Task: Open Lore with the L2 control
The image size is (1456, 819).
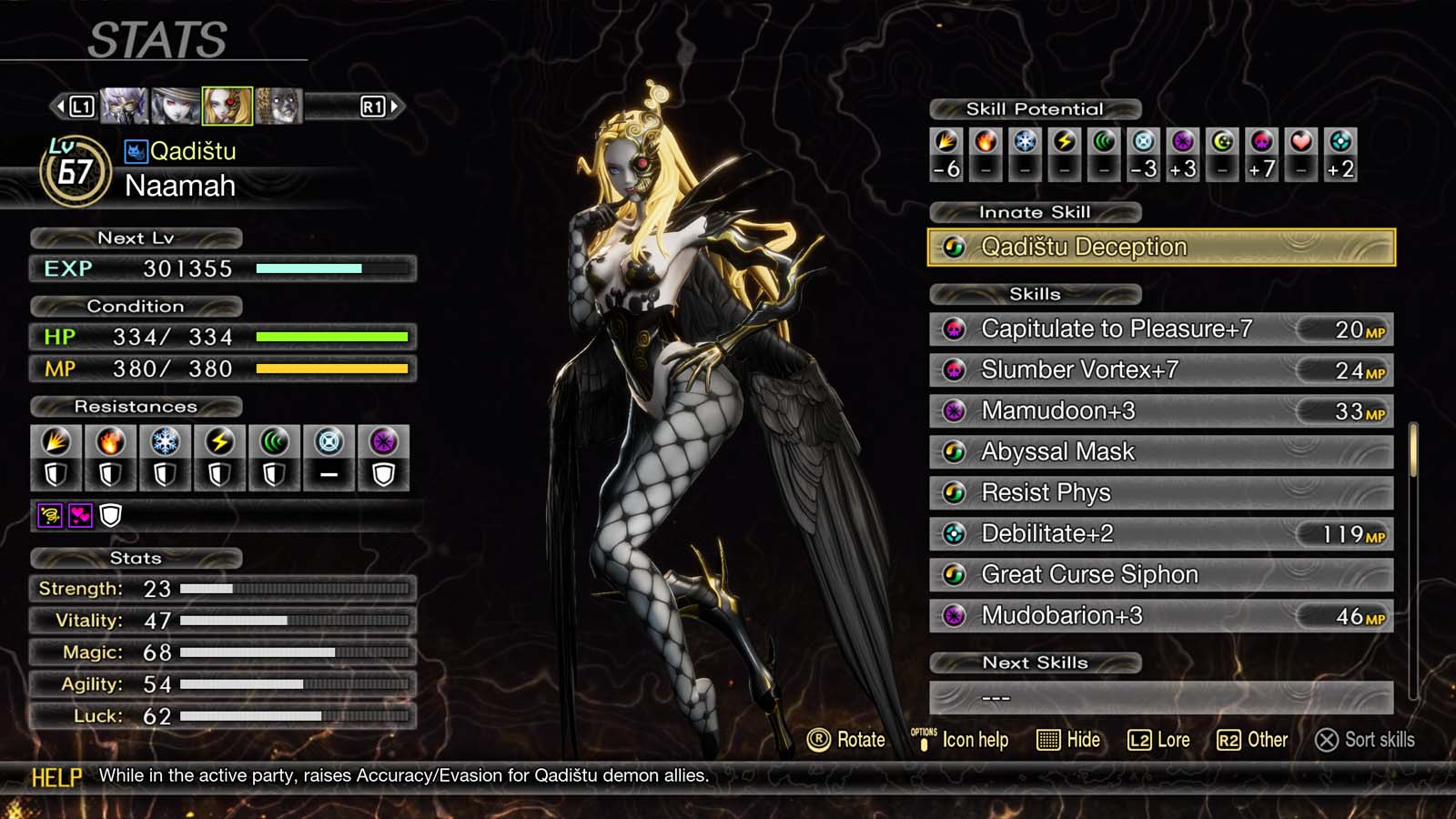Action: coord(1157,740)
